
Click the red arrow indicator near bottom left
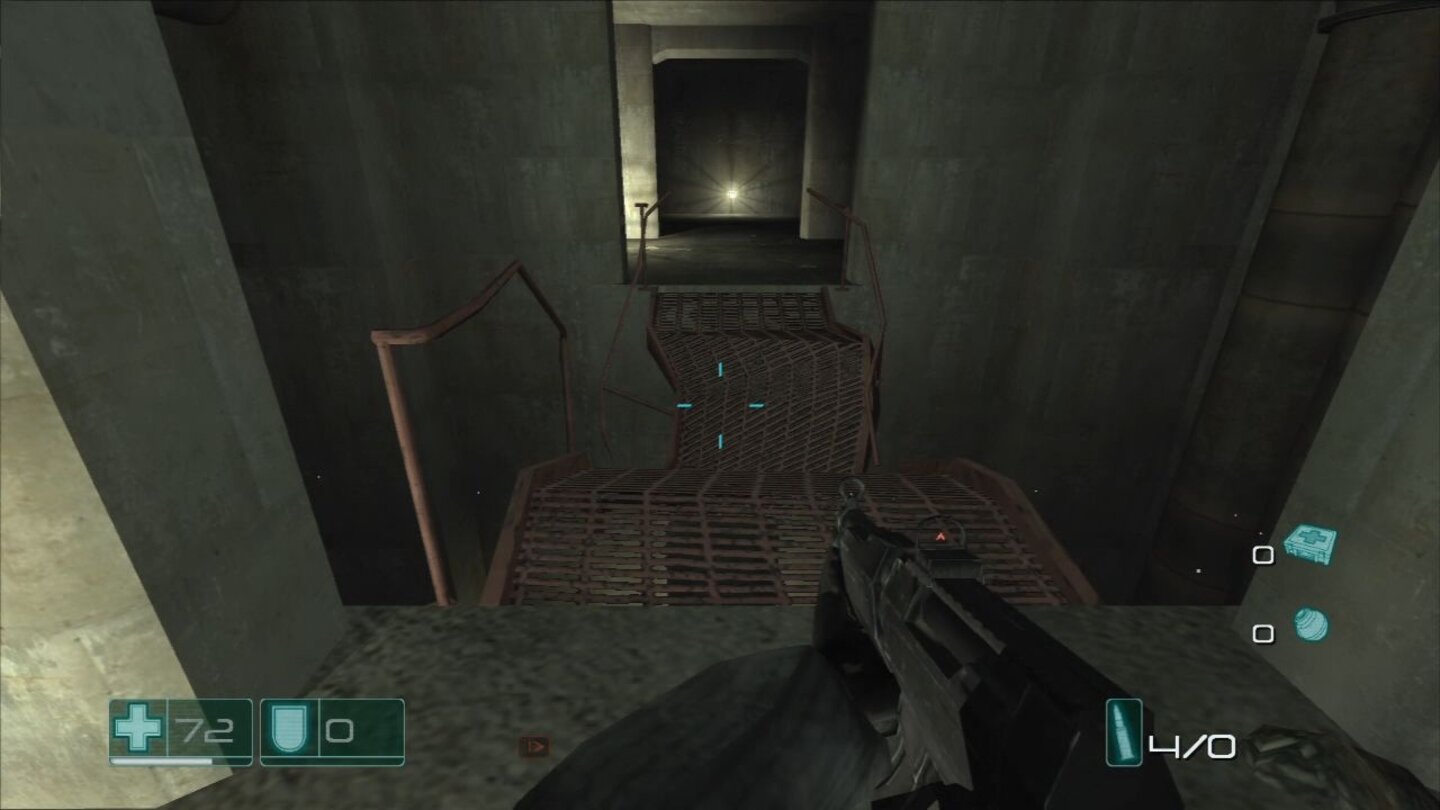[534, 744]
